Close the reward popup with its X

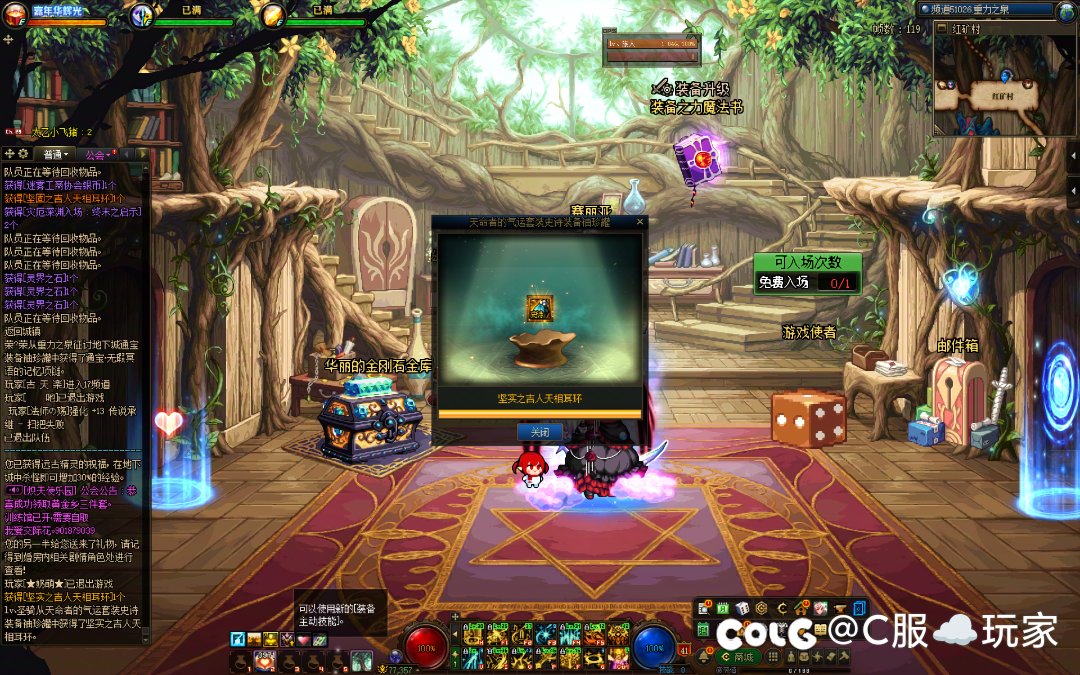click(x=640, y=222)
